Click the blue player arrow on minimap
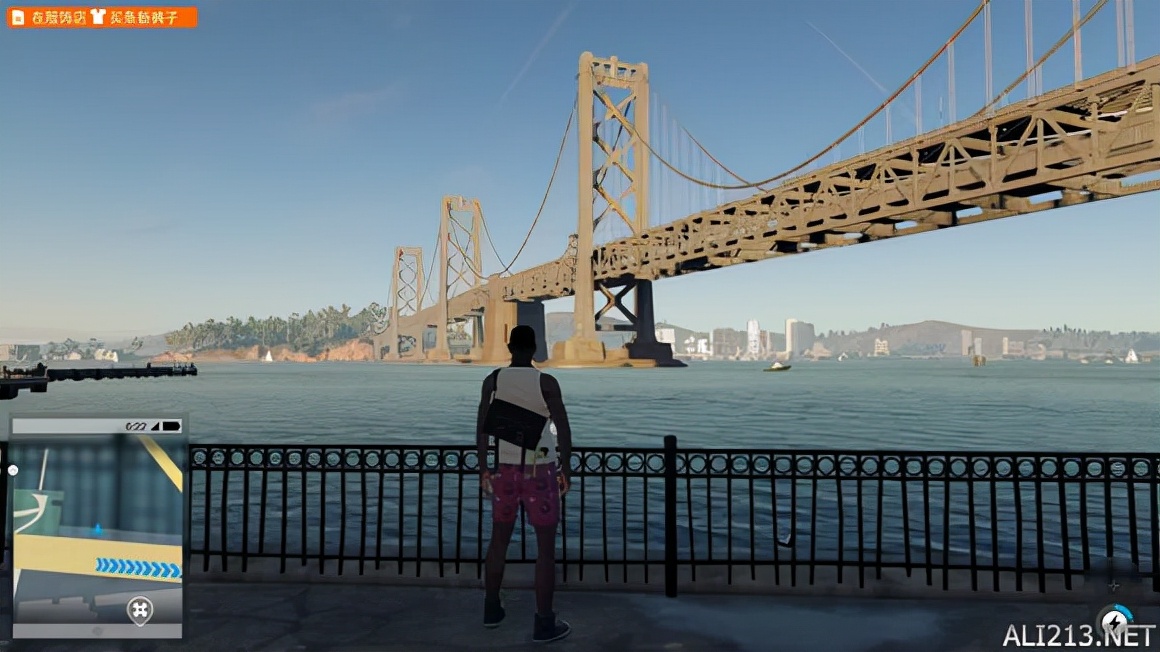This screenshot has width=1160, height=652. 97,528
